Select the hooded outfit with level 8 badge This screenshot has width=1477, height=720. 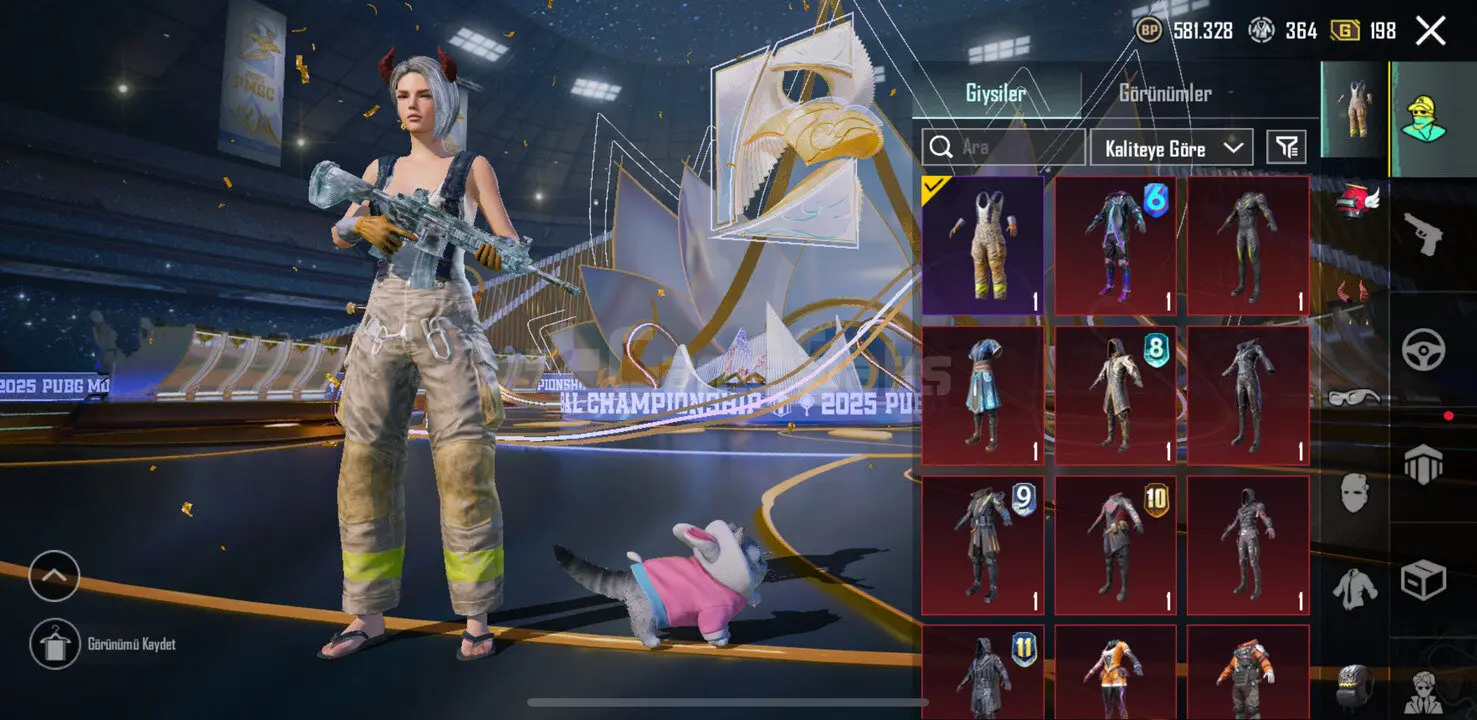(1115, 396)
